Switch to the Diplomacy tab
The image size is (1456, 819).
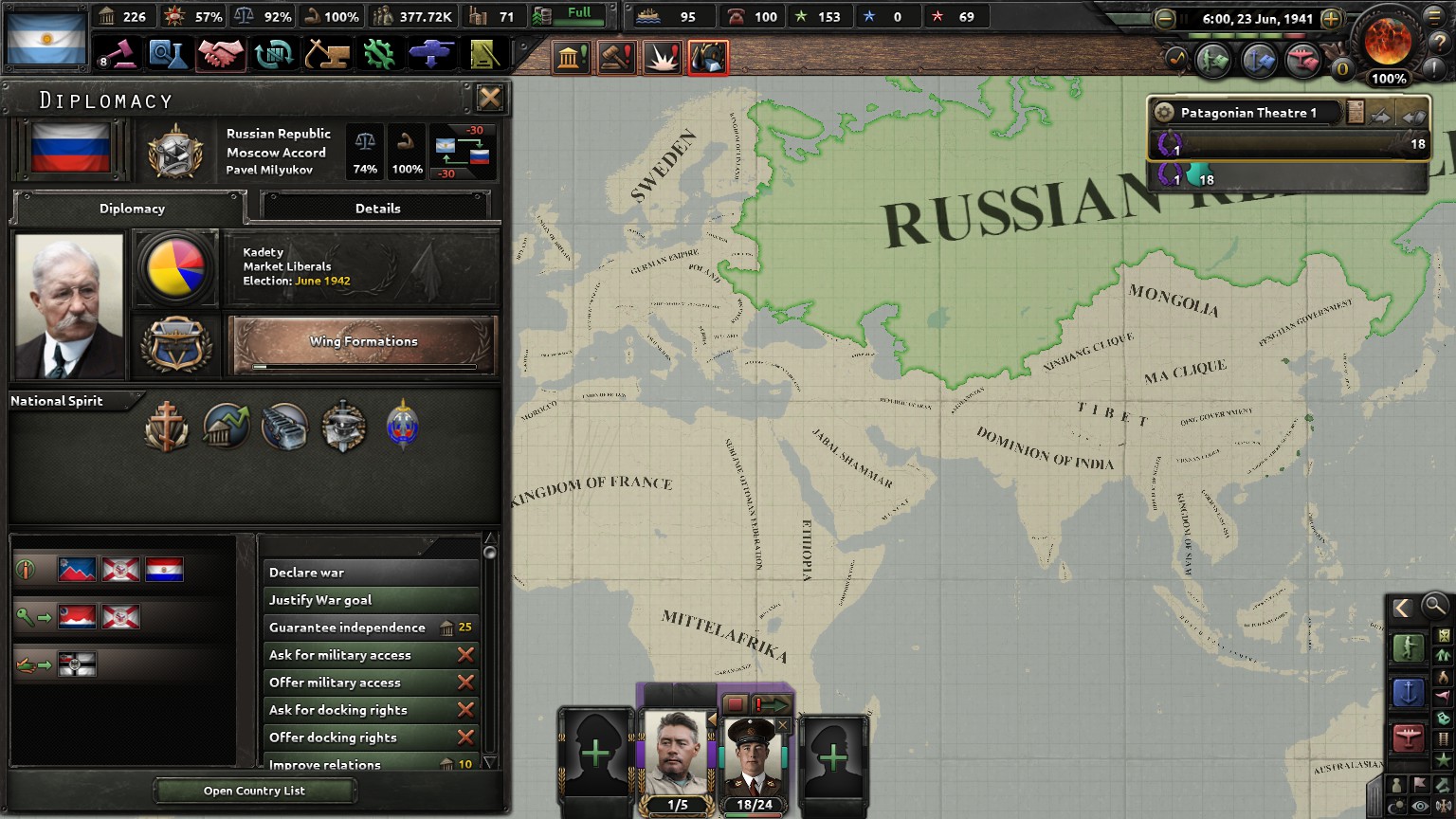(x=132, y=209)
